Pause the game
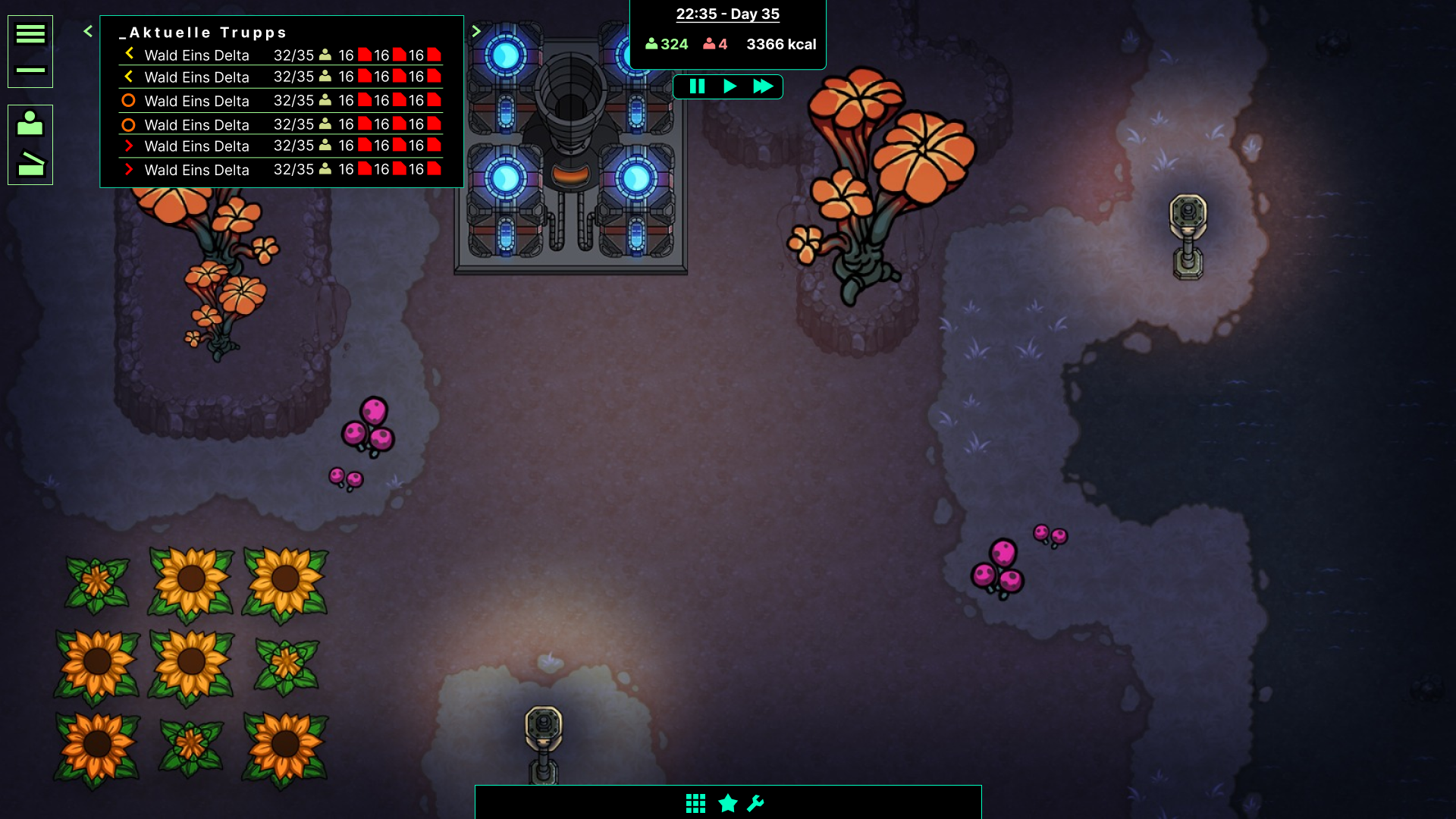1456x819 pixels. [x=697, y=86]
